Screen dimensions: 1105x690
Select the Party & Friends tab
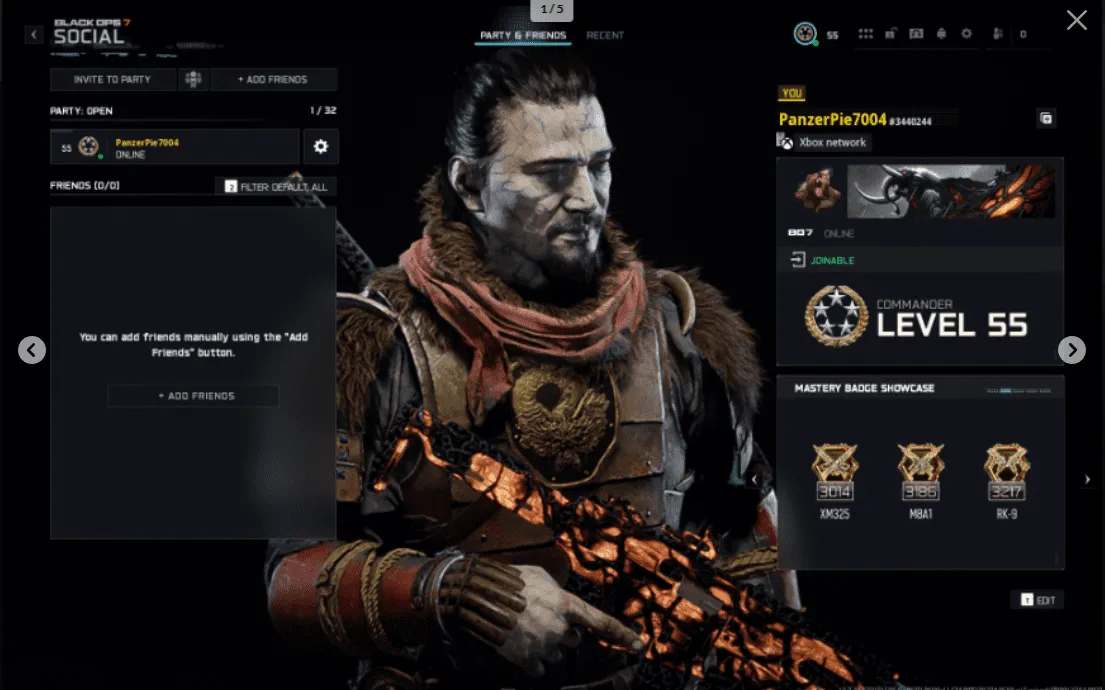(523, 36)
